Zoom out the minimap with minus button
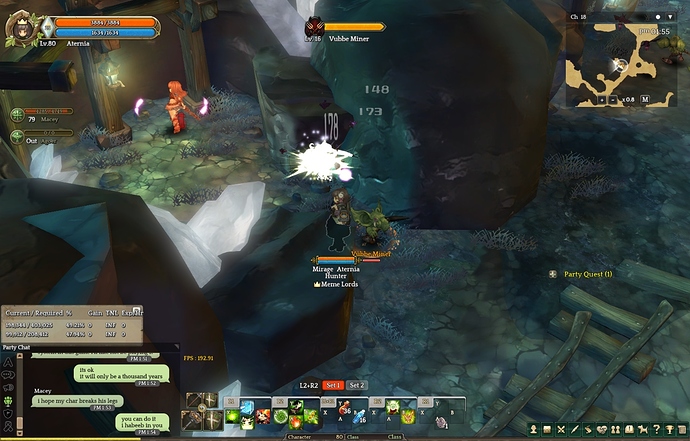This screenshot has width=690, height=441. point(613,100)
